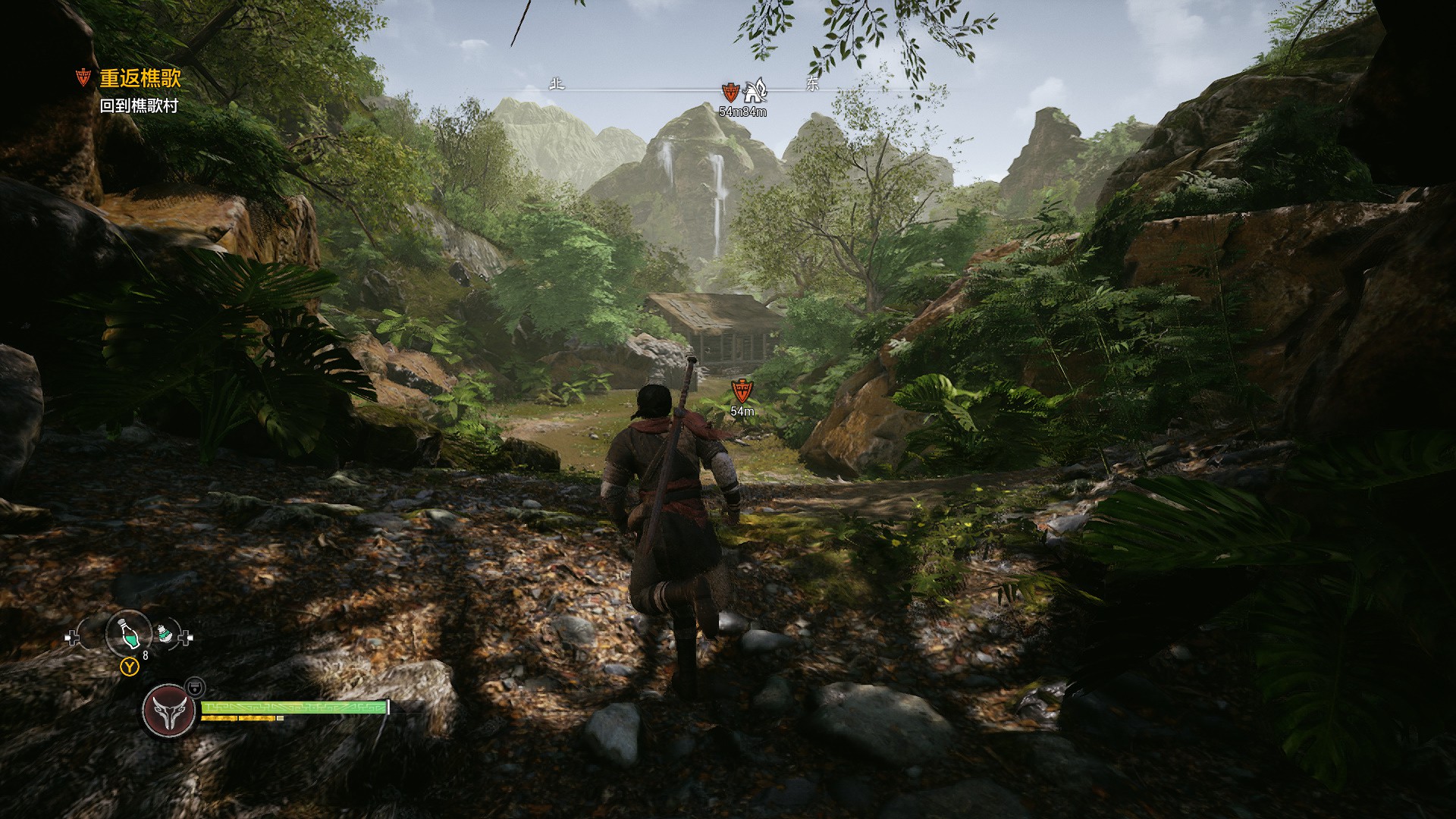Click the orange 54m waypoint marker
The height and width of the screenshot is (819, 1456).
pos(742,391)
